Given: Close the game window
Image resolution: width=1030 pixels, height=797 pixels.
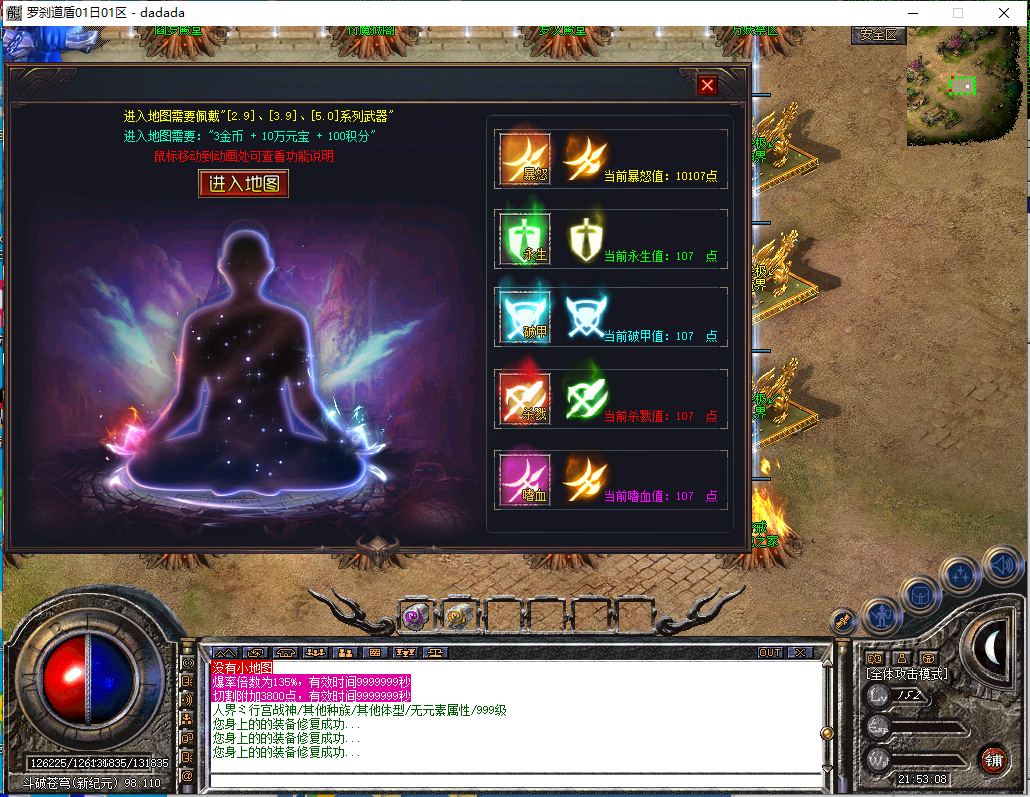Looking at the screenshot, I should pyautogui.click(x=1004, y=13).
